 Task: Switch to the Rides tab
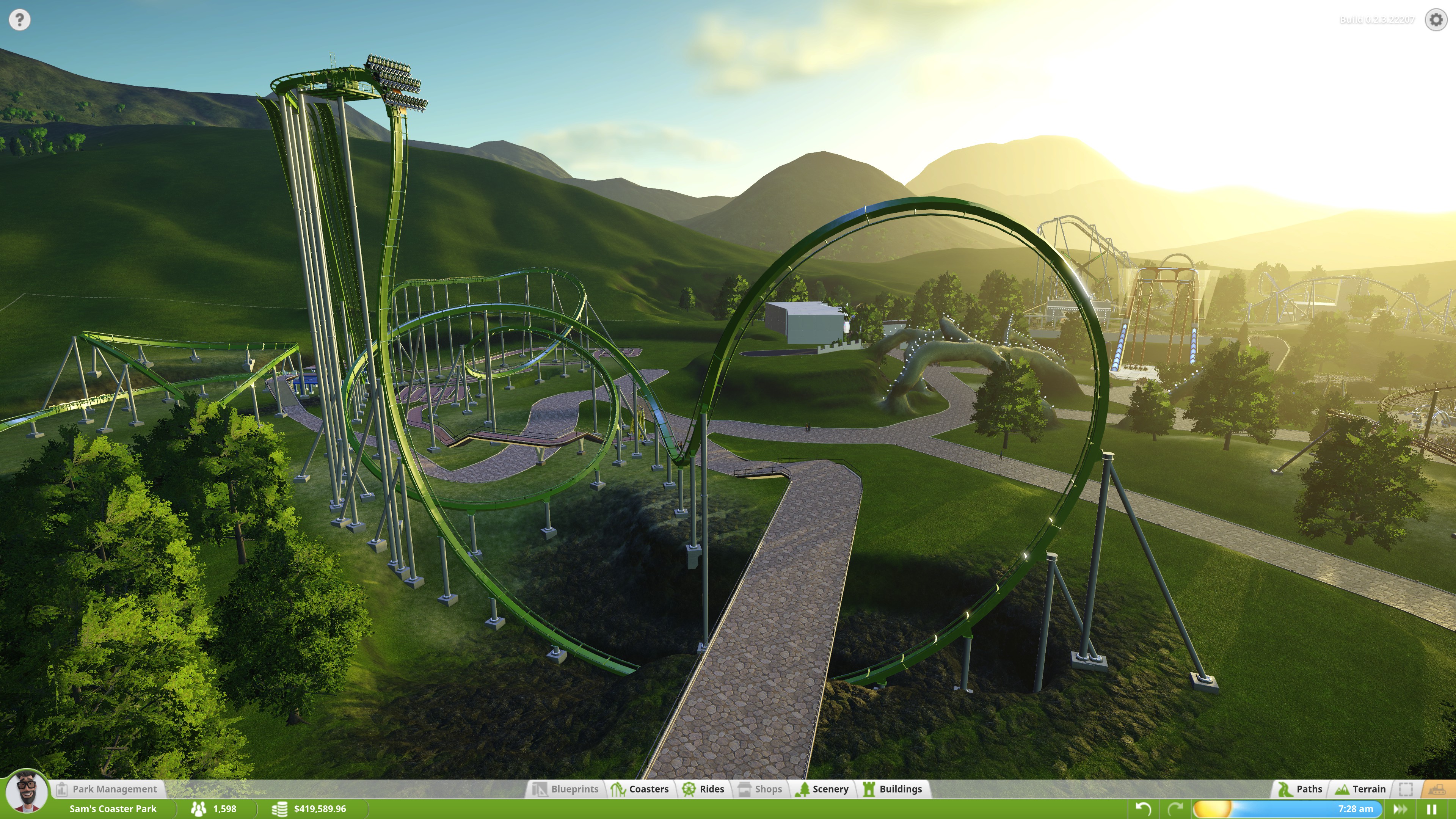point(704,789)
